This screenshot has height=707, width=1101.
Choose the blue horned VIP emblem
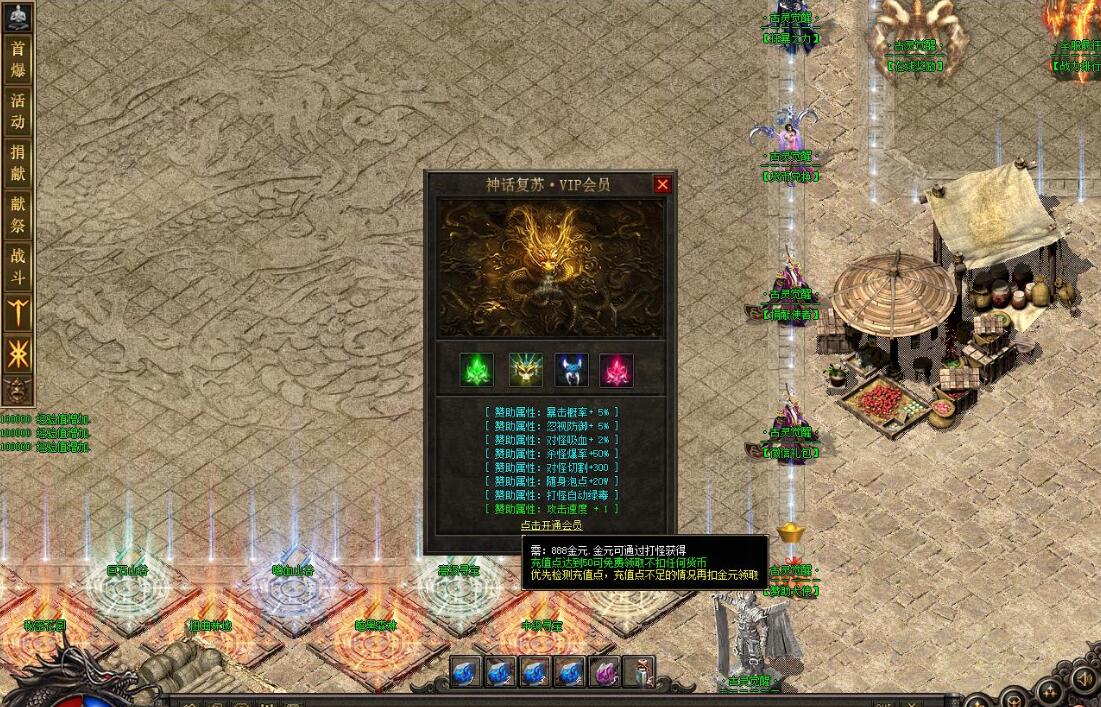[571, 370]
